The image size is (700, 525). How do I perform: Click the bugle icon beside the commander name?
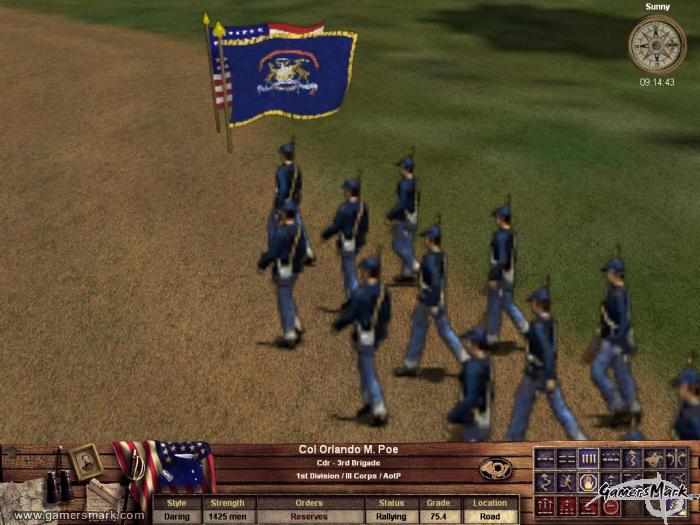(496, 467)
